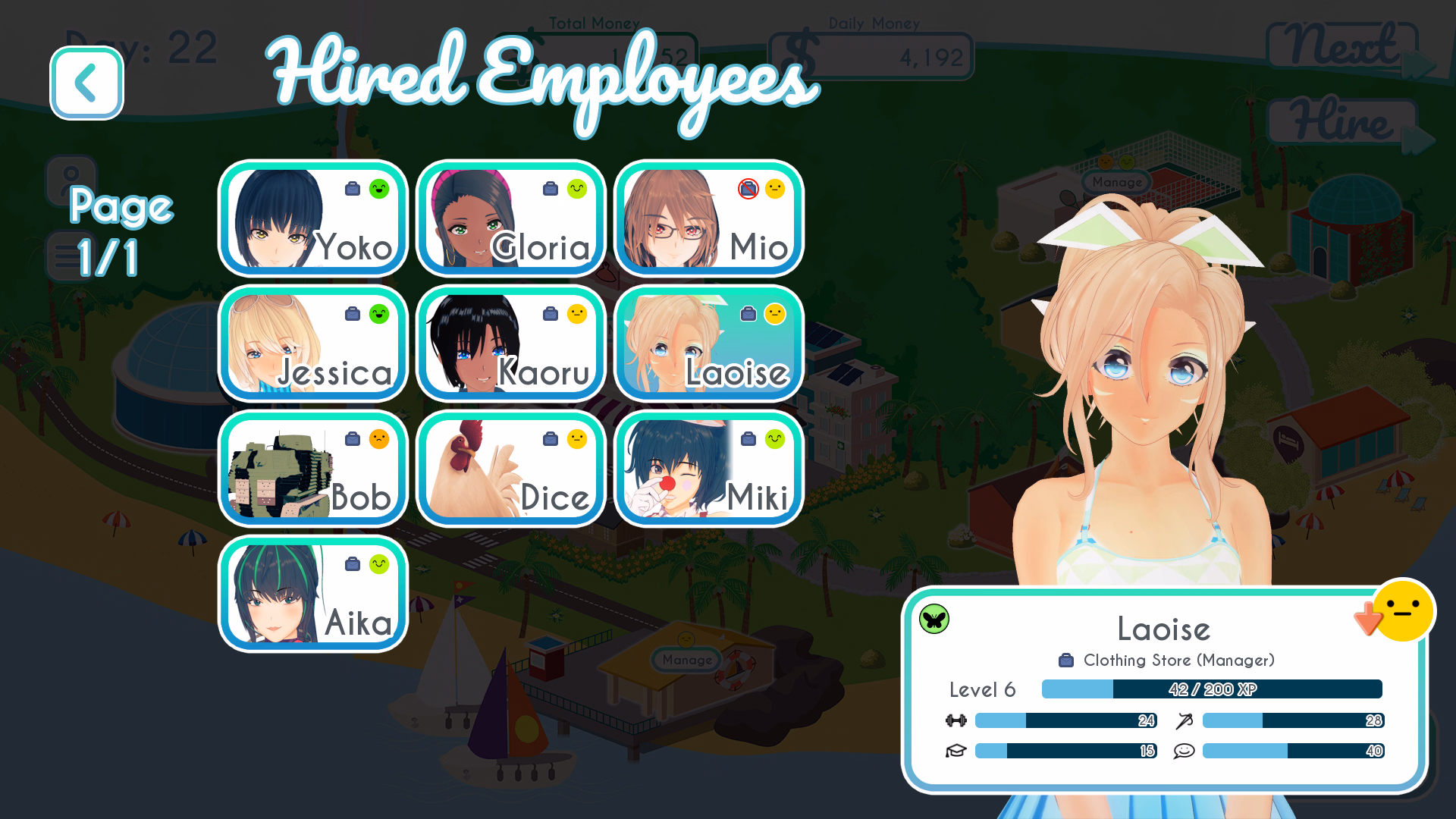Click the sewing needle skill icon
Viewport: 1456px width, 819px height.
(1185, 720)
